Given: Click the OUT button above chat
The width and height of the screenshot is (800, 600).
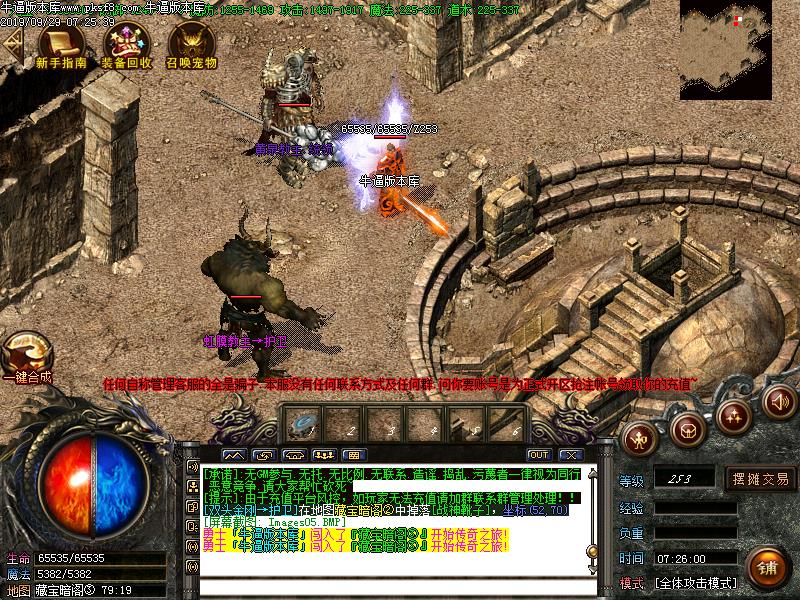Looking at the screenshot, I should tap(538, 455).
